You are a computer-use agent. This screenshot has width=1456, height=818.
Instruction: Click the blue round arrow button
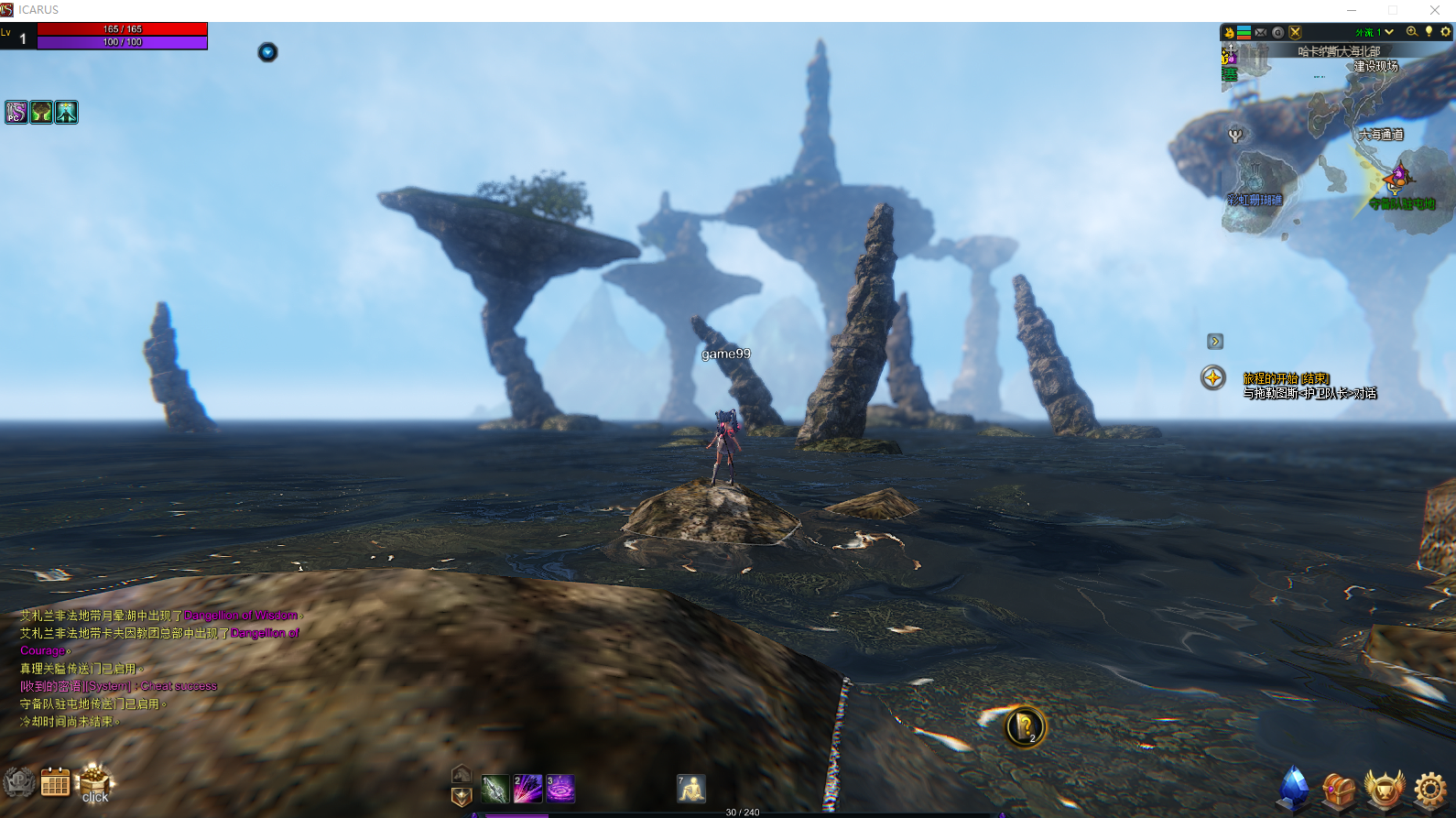pos(267,52)
